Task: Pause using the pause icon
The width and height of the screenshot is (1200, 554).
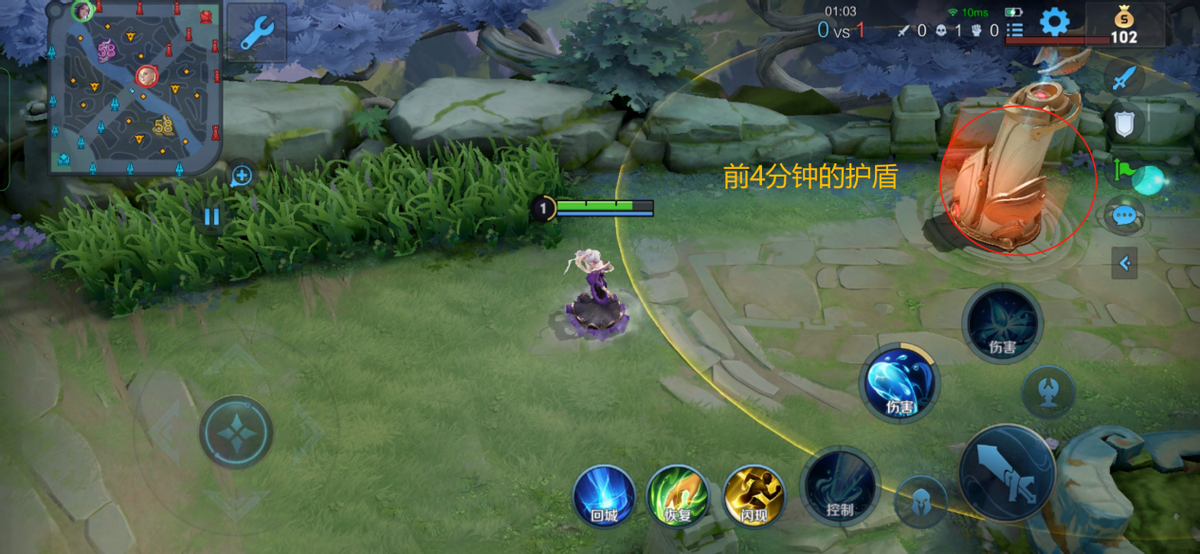Action: coord(211,216)
